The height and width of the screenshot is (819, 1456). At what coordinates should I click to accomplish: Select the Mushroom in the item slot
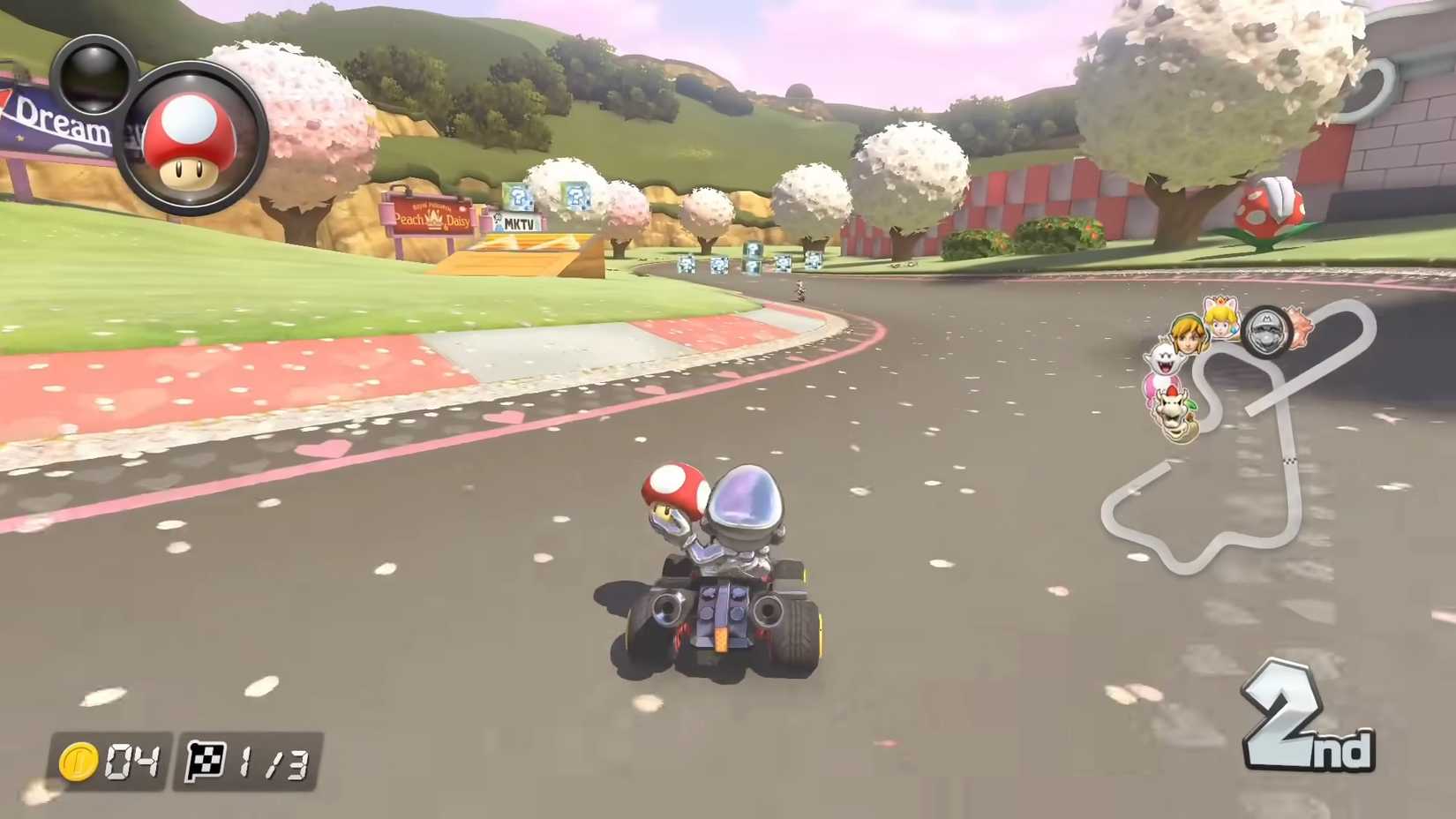point(190,137)
